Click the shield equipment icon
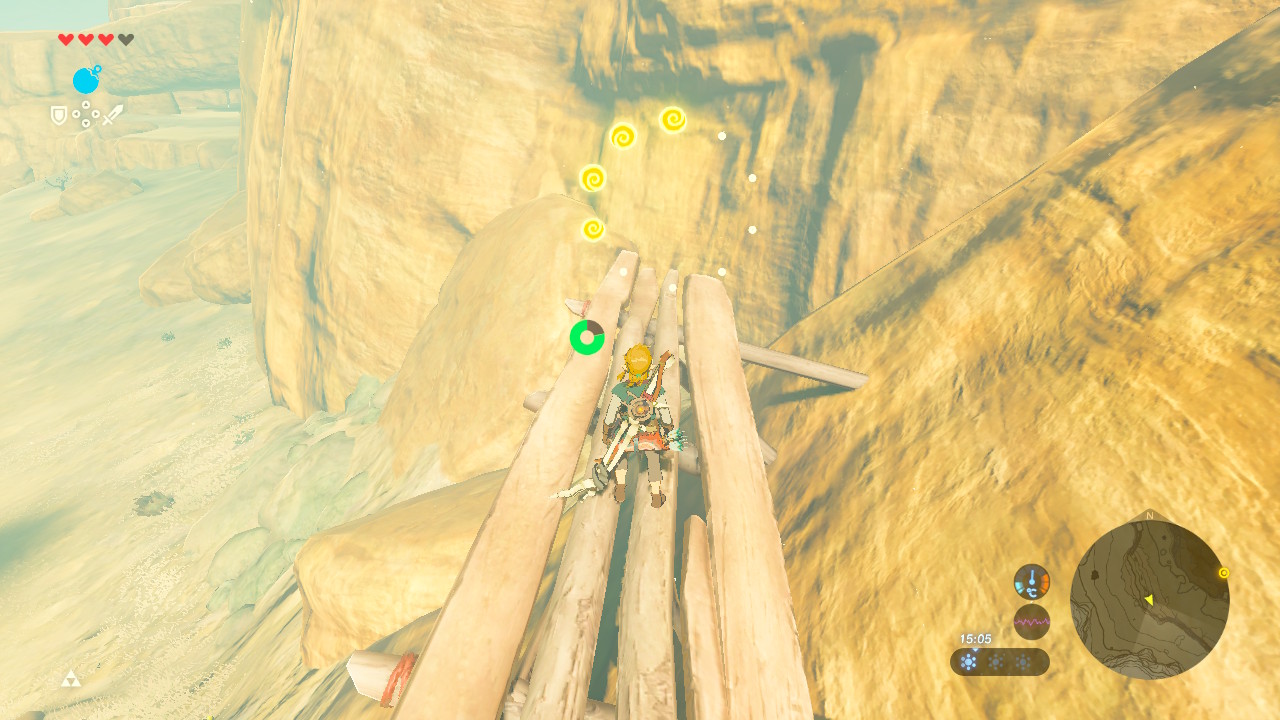 (x=59, y=116)
